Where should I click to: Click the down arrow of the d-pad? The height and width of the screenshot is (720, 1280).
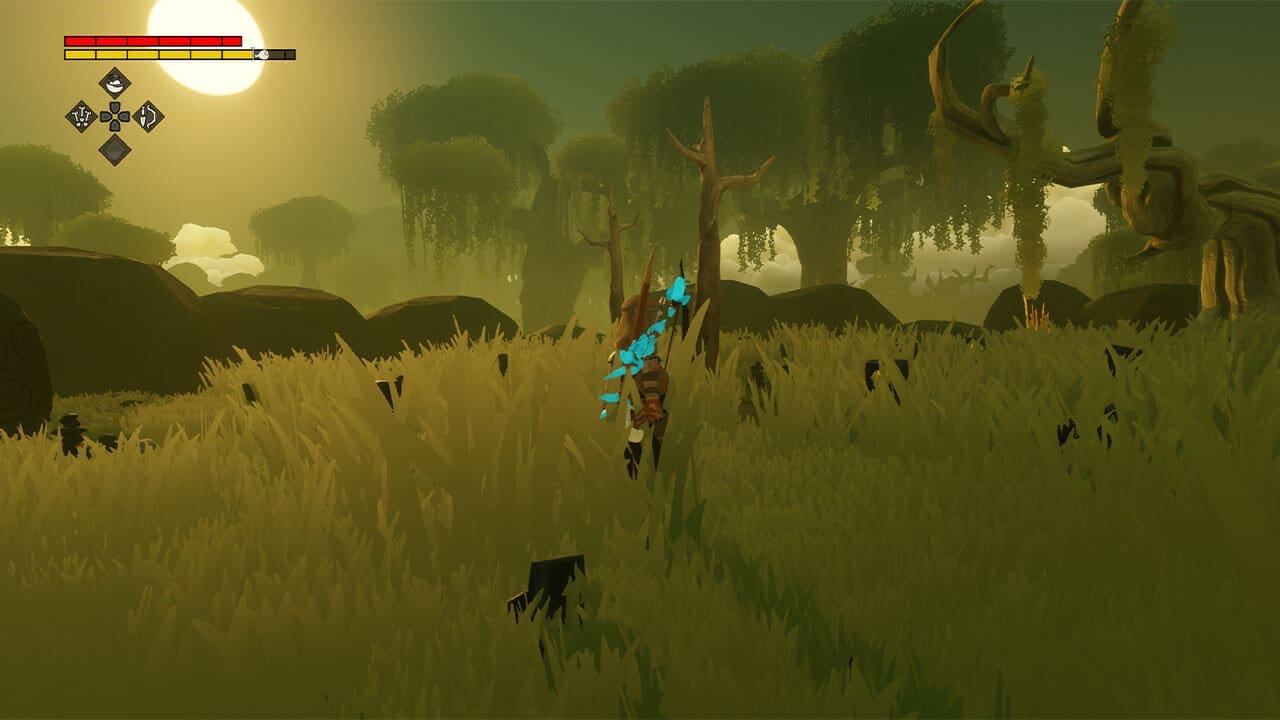tap(115, 126)
